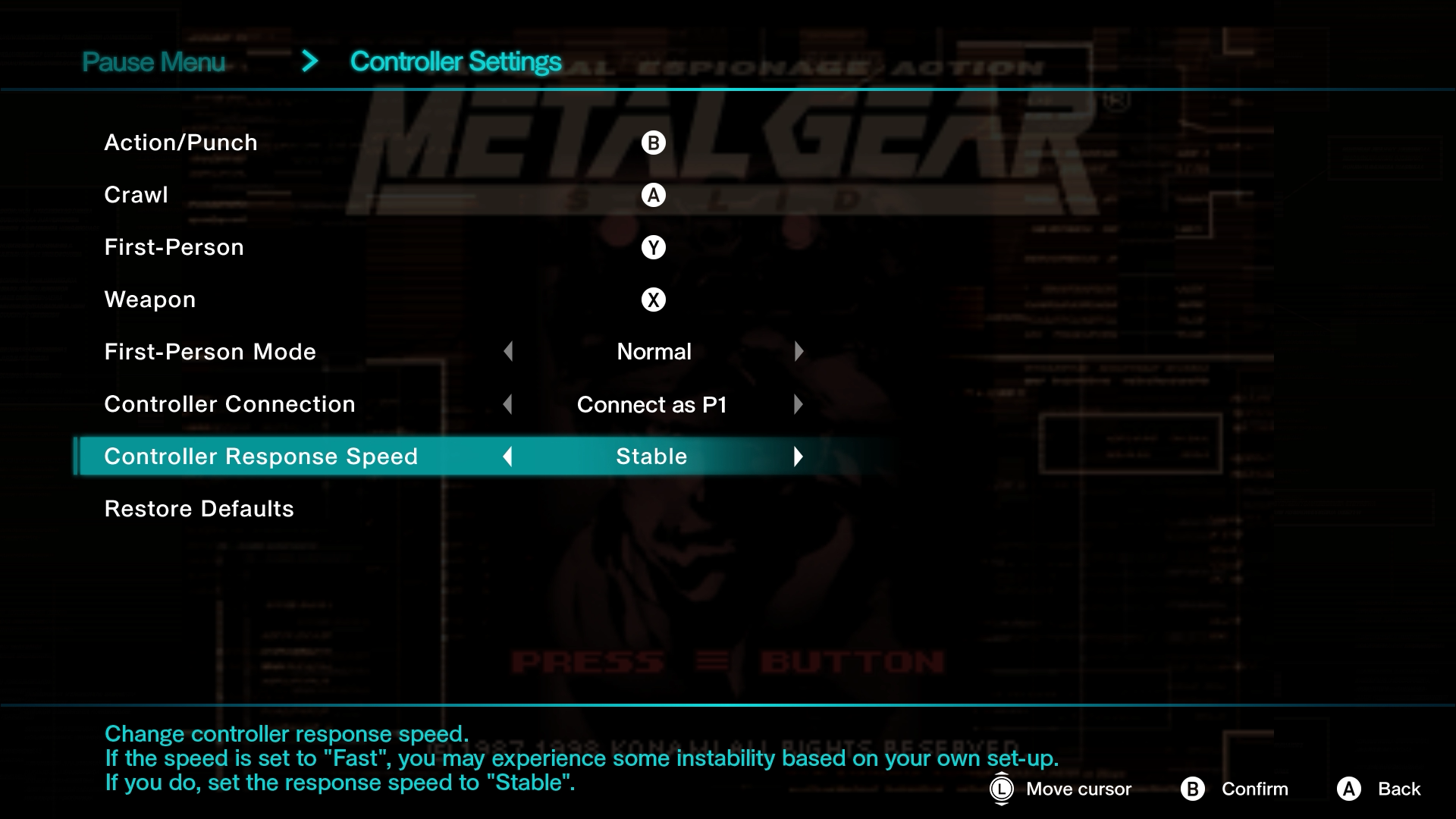The height and width of the screenshot is (819, 1456).
Task: Click the Y button icon for First-Person
Action: 654,246
